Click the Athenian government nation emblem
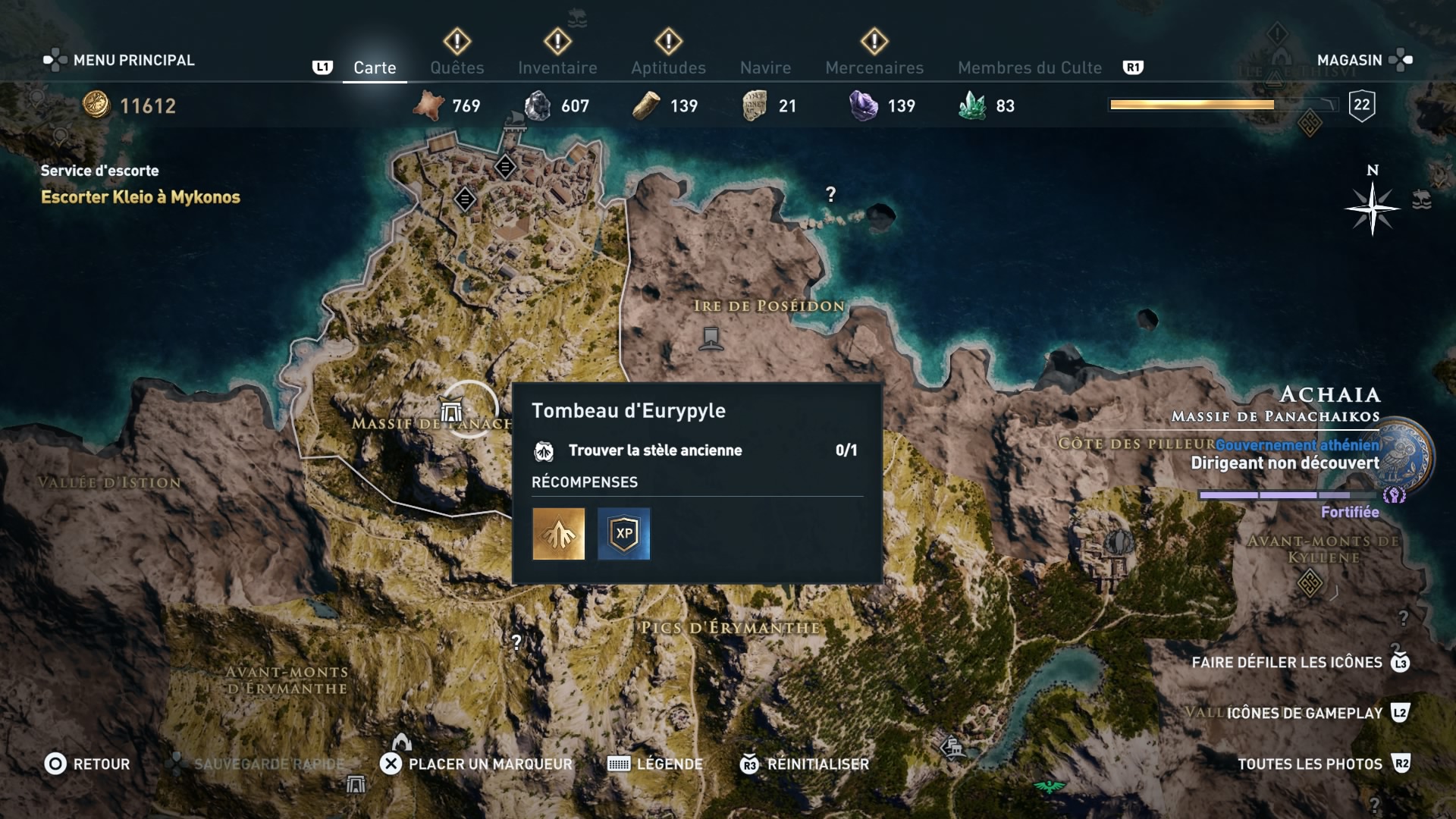1456x819 pixels. (1407, 455)
